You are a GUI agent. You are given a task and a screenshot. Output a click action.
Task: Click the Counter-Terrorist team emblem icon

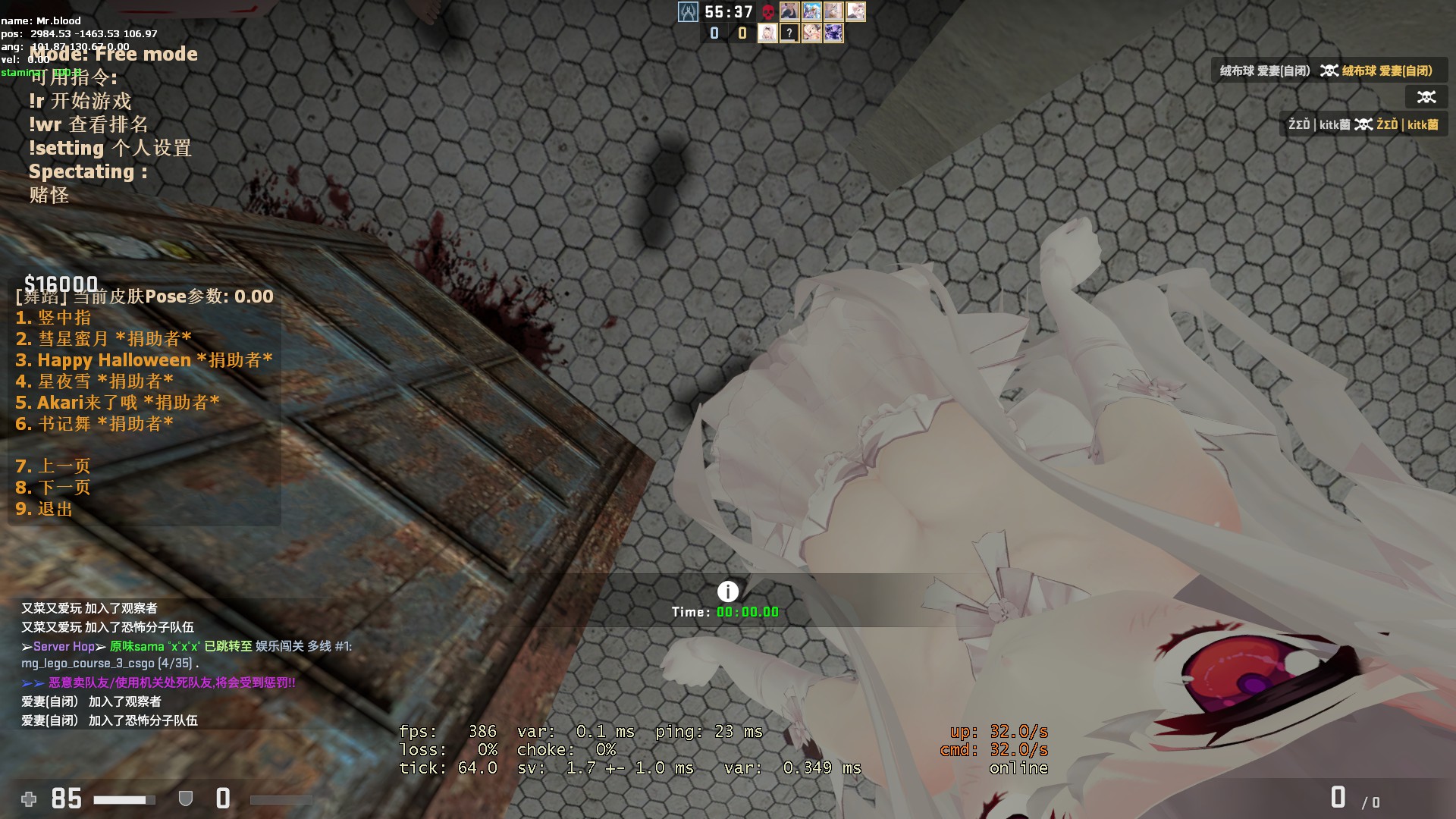(688, 12)
